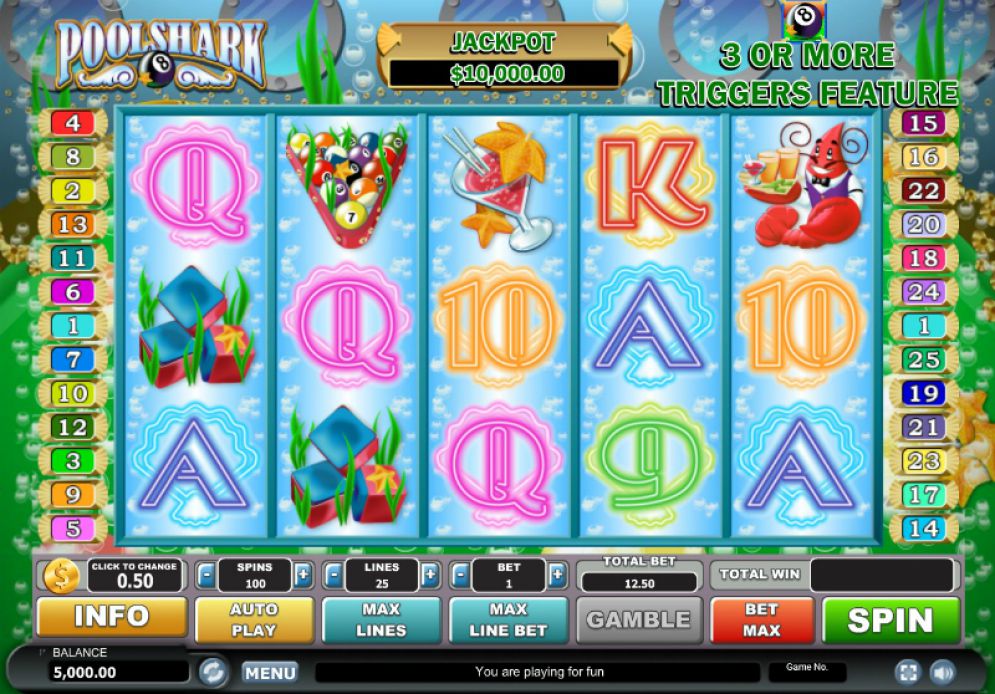This screenshot has height=694, width=995.
Task: Start Auto Play
Action: click(x=254, y=620)
